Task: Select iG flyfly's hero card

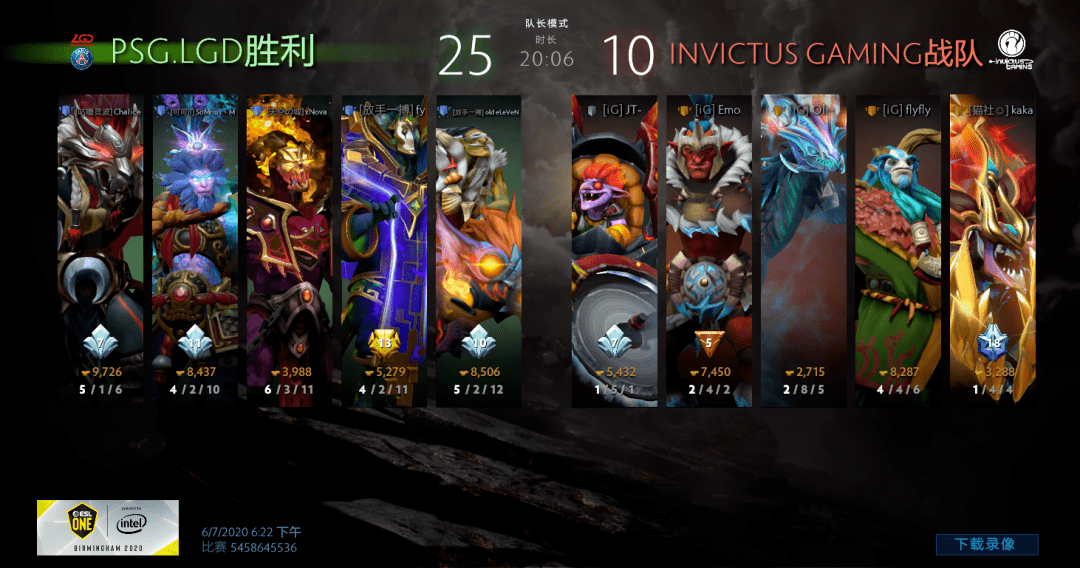Action: (897, 250)
